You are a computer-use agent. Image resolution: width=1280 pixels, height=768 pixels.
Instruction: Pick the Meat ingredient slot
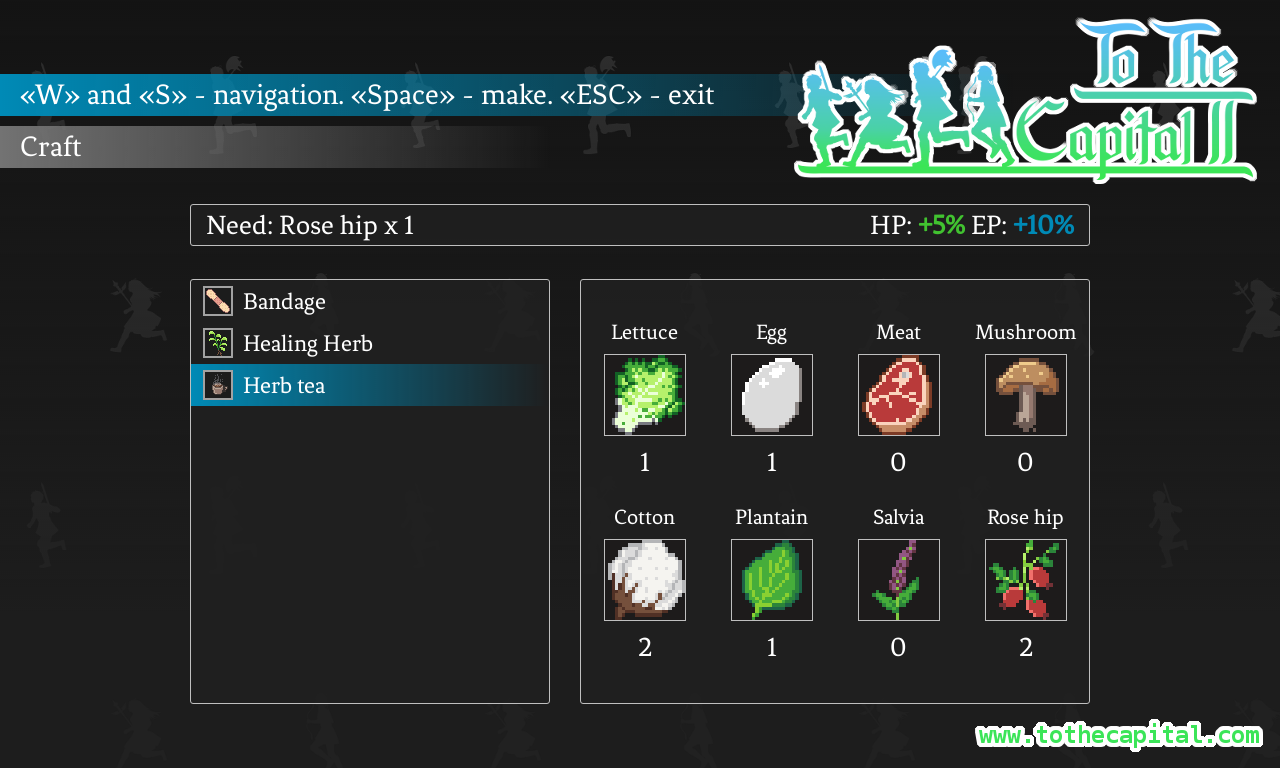click(x=899, y=395)
